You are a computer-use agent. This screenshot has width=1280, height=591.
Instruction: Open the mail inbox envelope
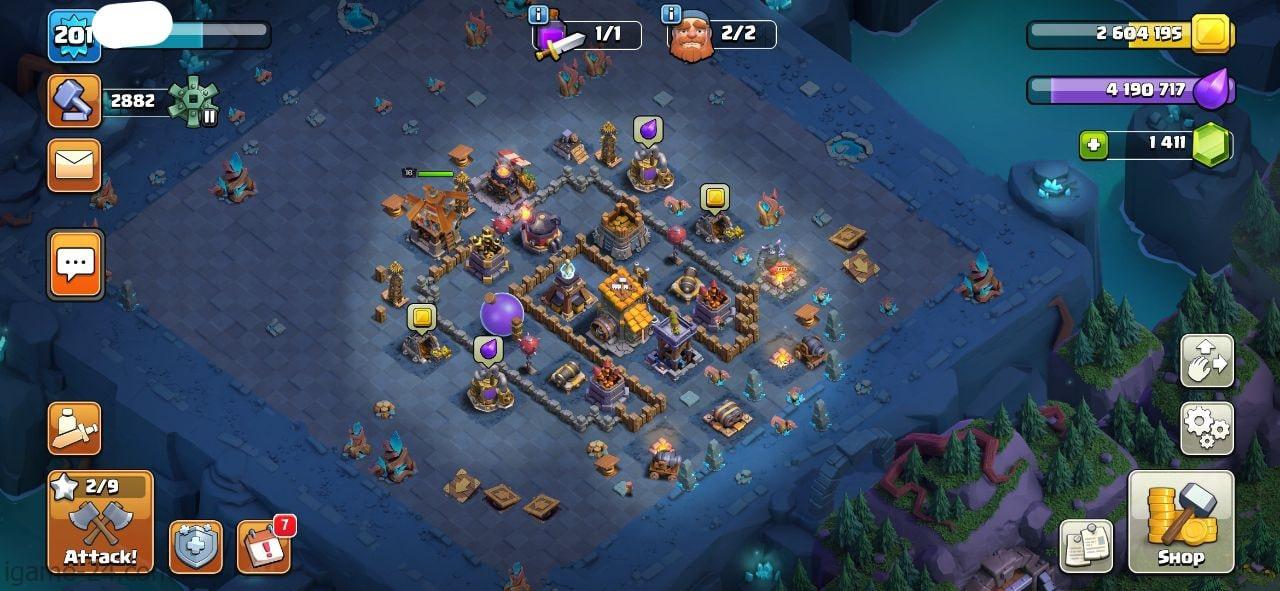pyautogui.click(x=74, y=165)
